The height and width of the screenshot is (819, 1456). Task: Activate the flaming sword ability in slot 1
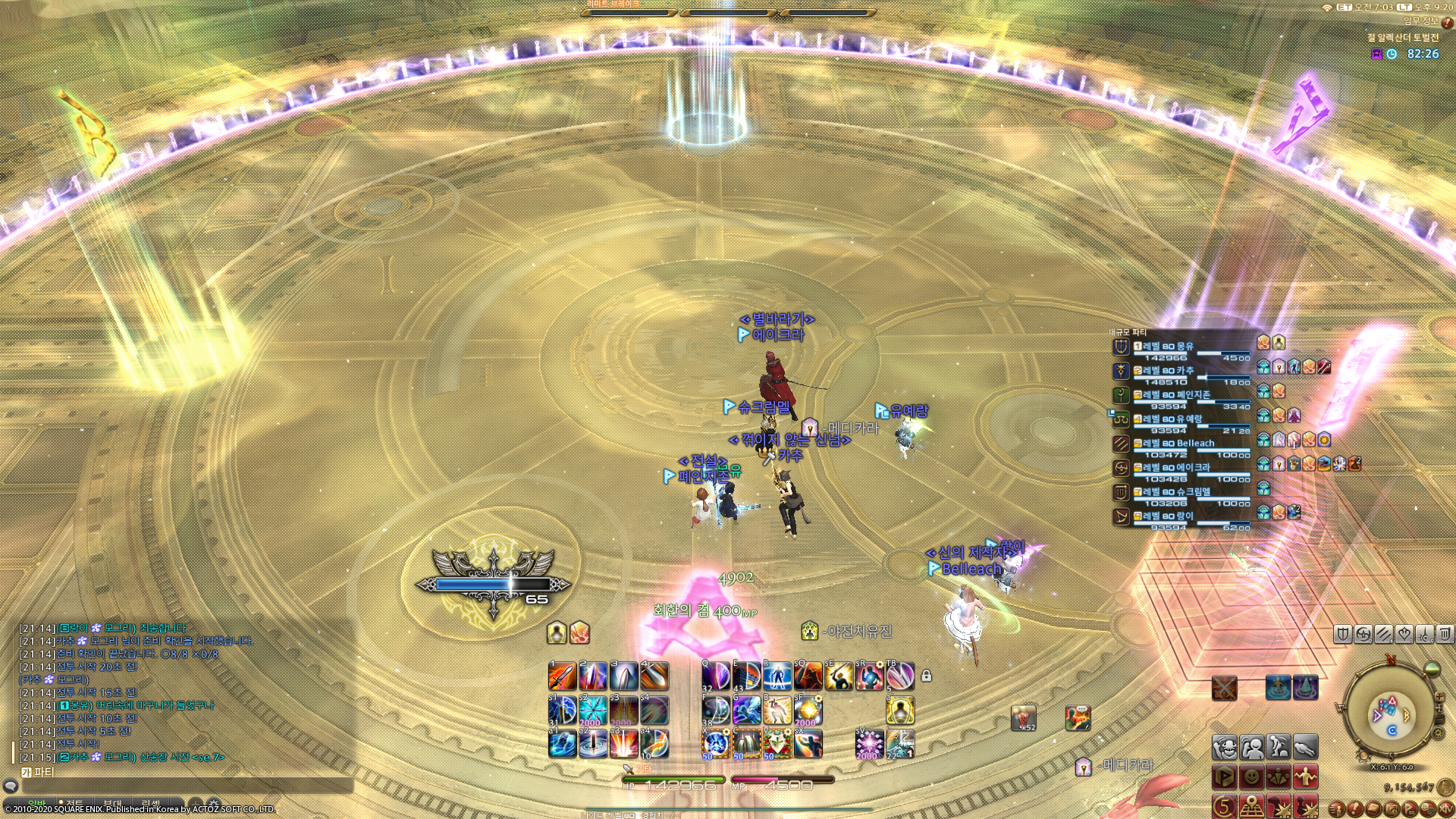click(562, 676)
